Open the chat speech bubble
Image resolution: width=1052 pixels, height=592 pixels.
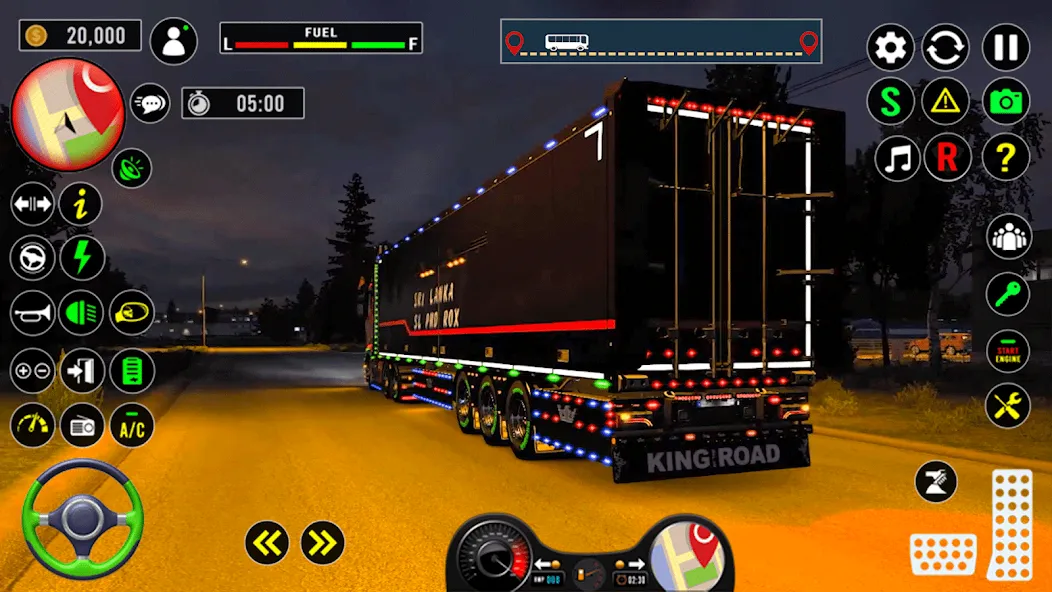pos(150,102)
